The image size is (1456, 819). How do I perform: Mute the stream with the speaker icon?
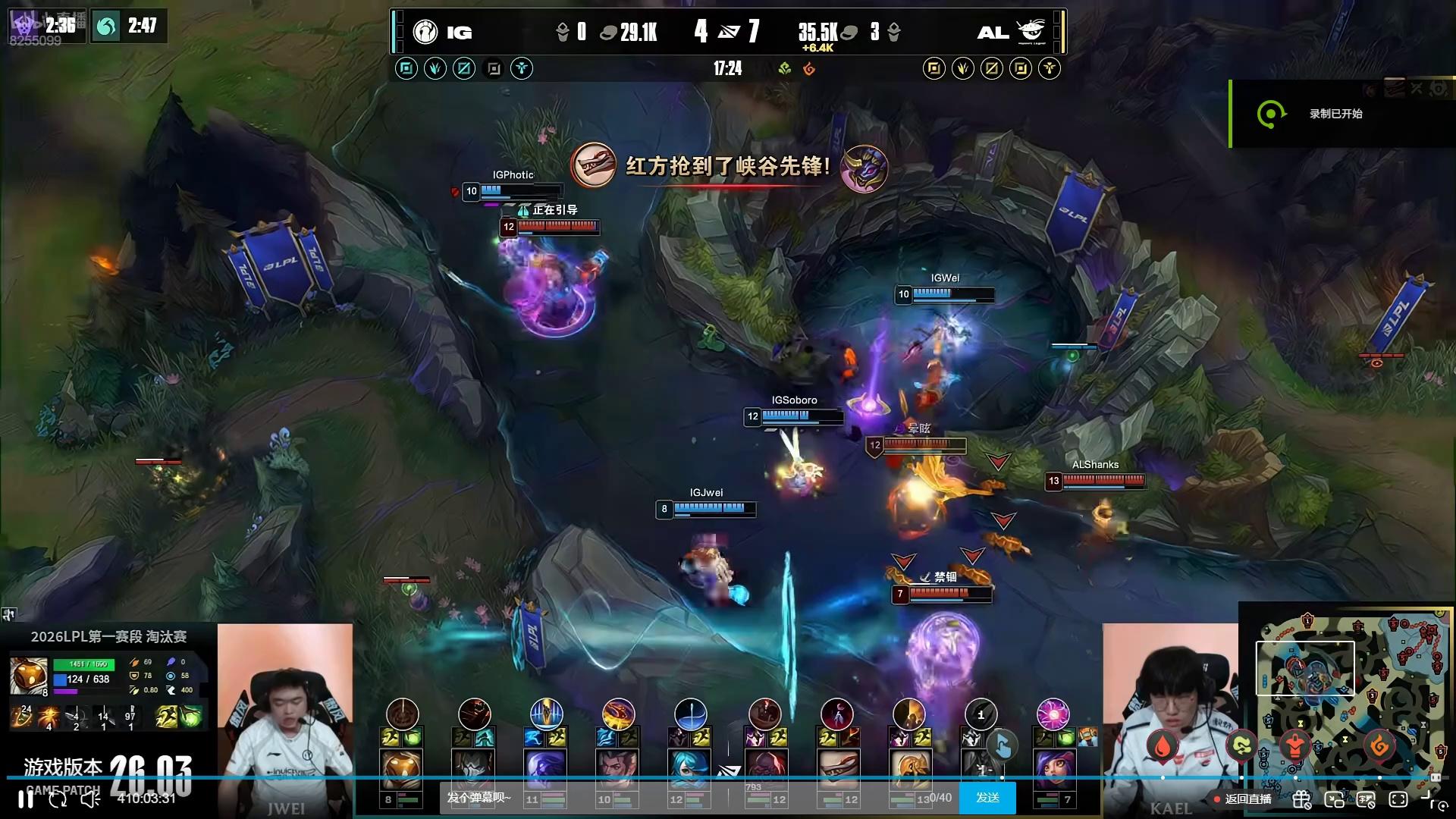point(90,799)
